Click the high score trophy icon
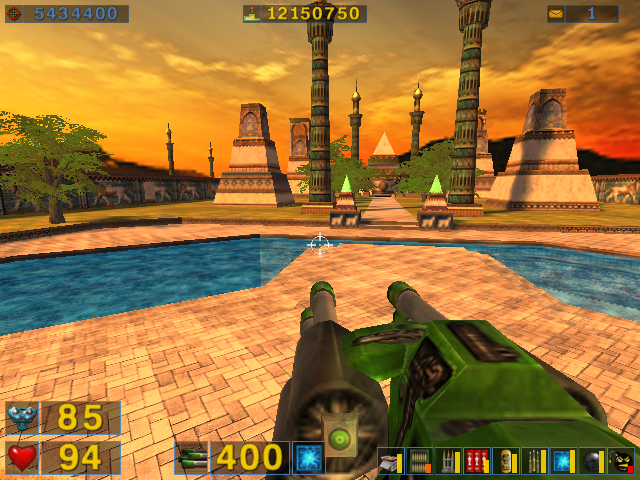Image resolution: width=640 pixels, height=480 pixels. click(253, 14)
